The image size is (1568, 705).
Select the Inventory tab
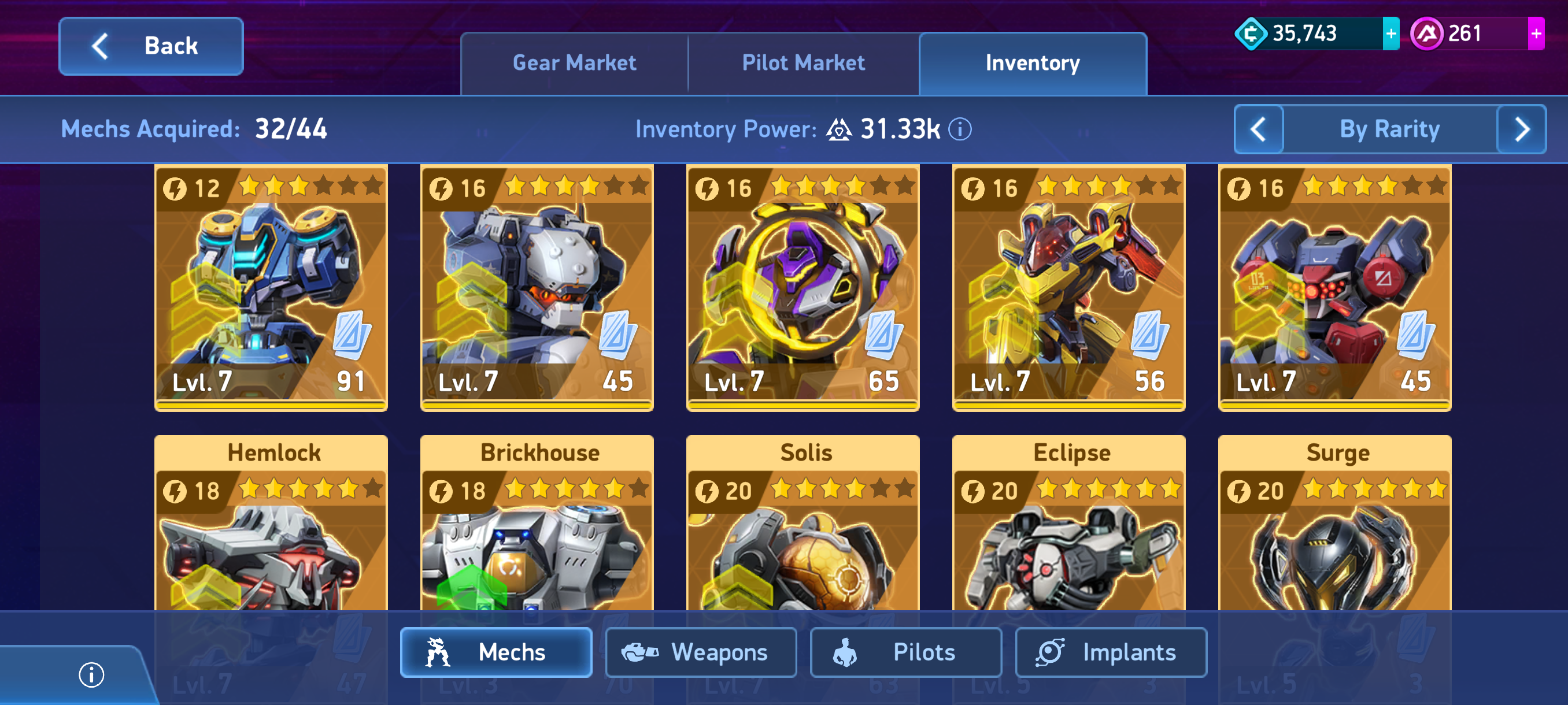click(1033, 63)
